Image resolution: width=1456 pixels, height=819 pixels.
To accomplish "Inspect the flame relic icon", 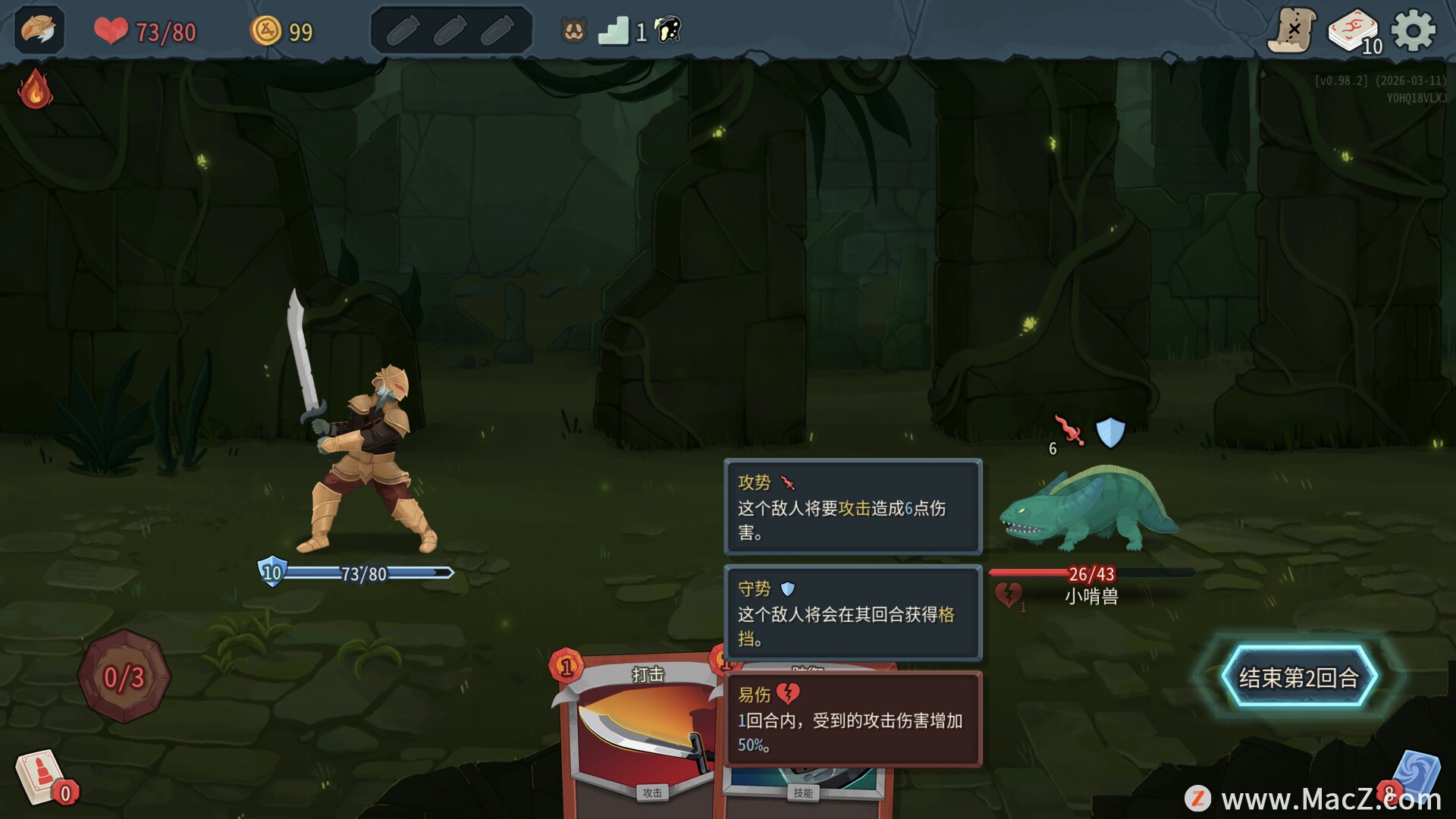I will click(35, 90).
